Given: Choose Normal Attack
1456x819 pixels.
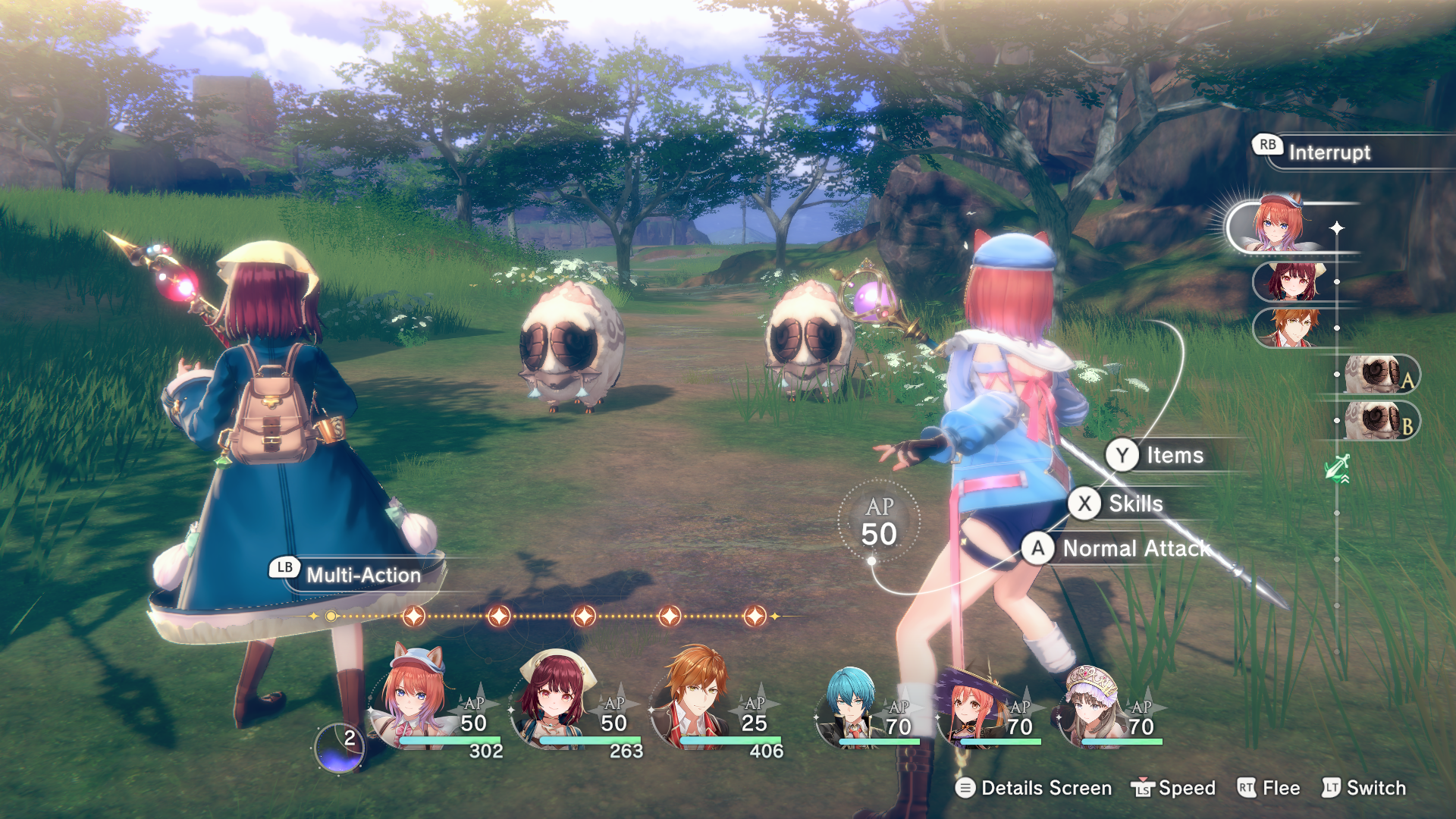Looking at the screenshot, I should (1135, 548).
